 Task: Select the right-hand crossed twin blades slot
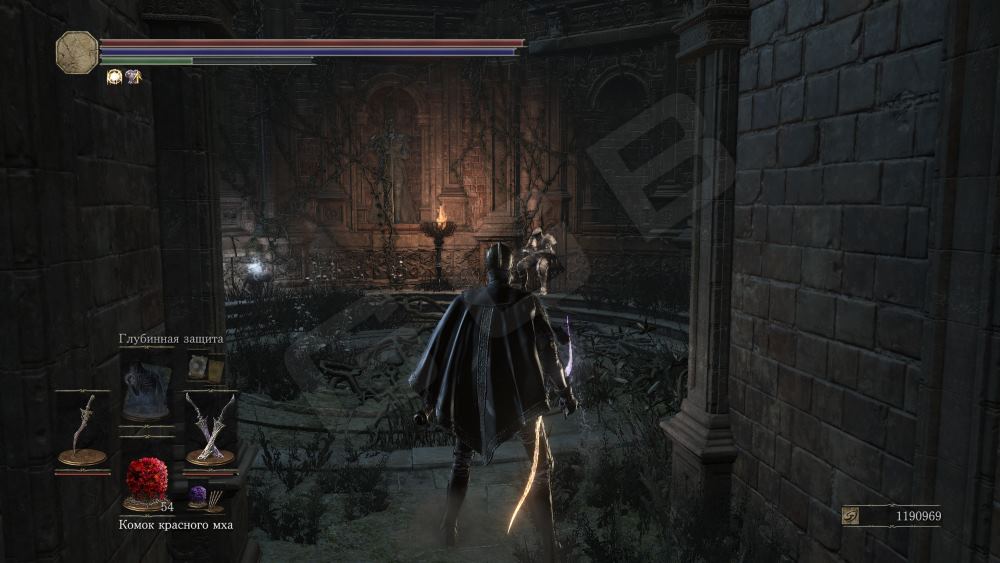(x=210, y=430)
